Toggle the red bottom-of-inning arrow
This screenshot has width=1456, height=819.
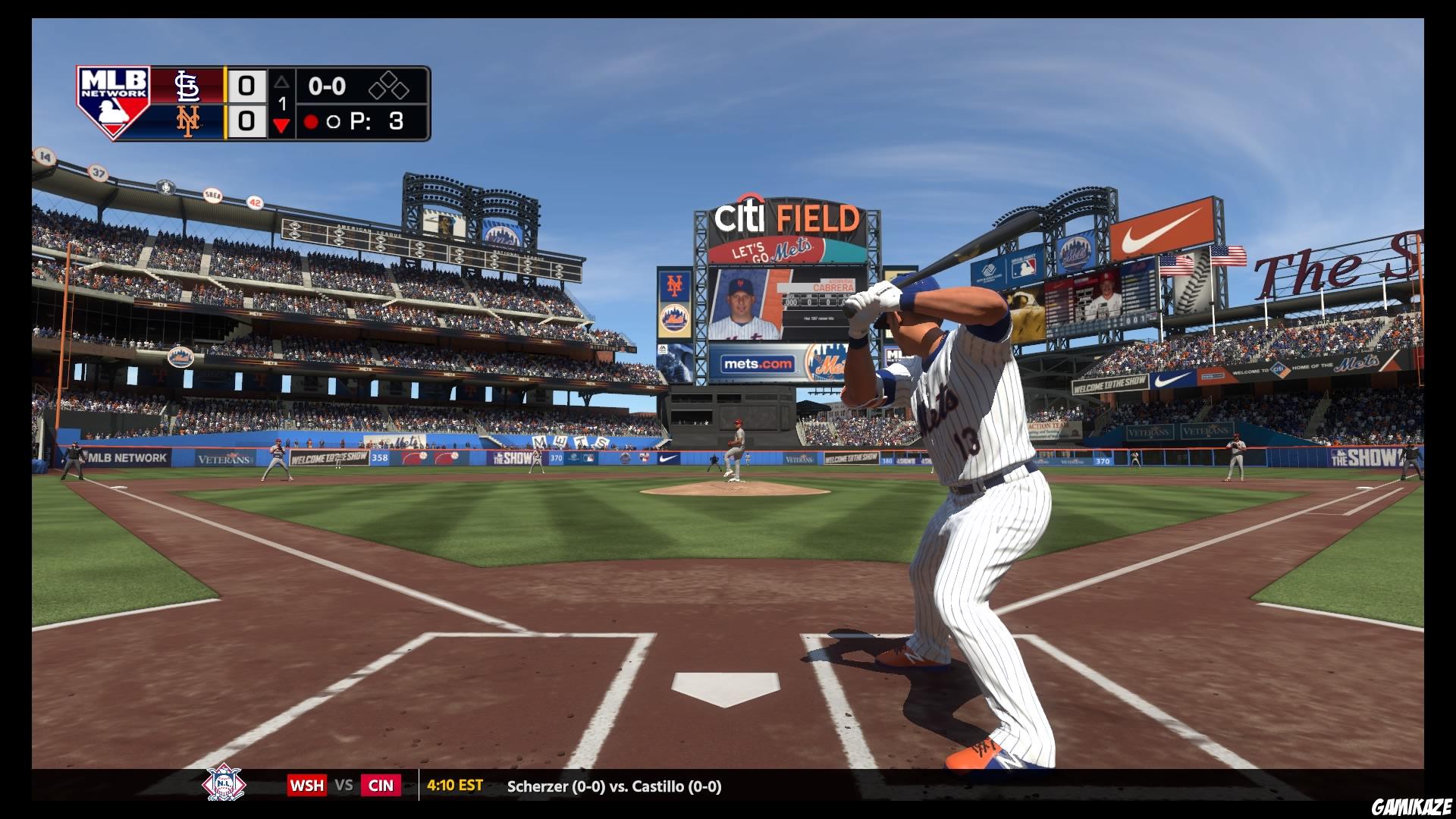(x=281, y=125)
